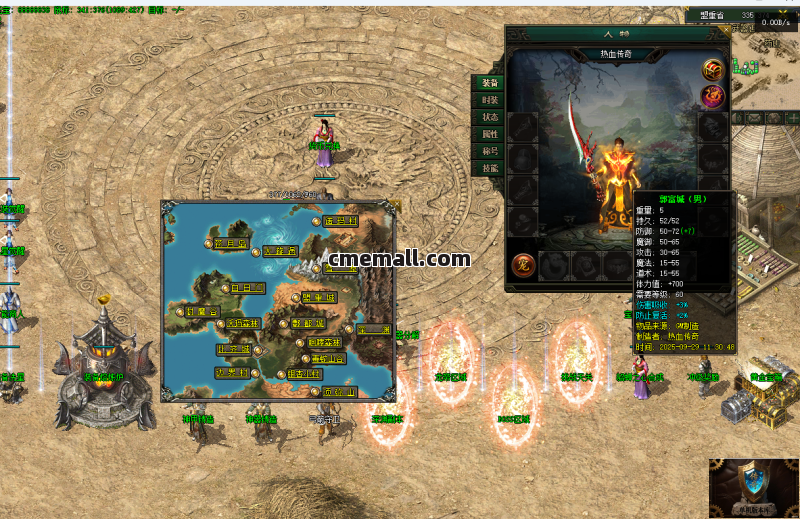Choose 苍月岛 on the world map
This screenshot has height=519, width=800.
coord(229,242)
